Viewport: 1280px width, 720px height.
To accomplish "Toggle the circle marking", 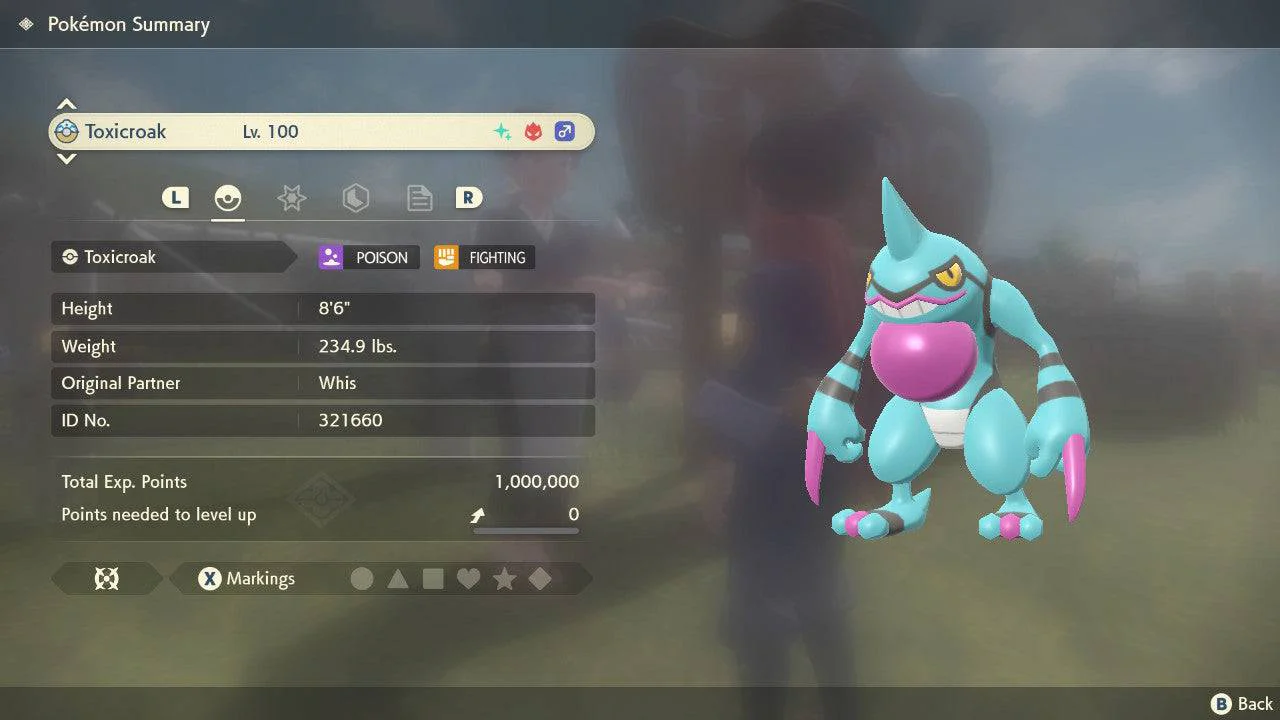I will click(x=362, y=579).
